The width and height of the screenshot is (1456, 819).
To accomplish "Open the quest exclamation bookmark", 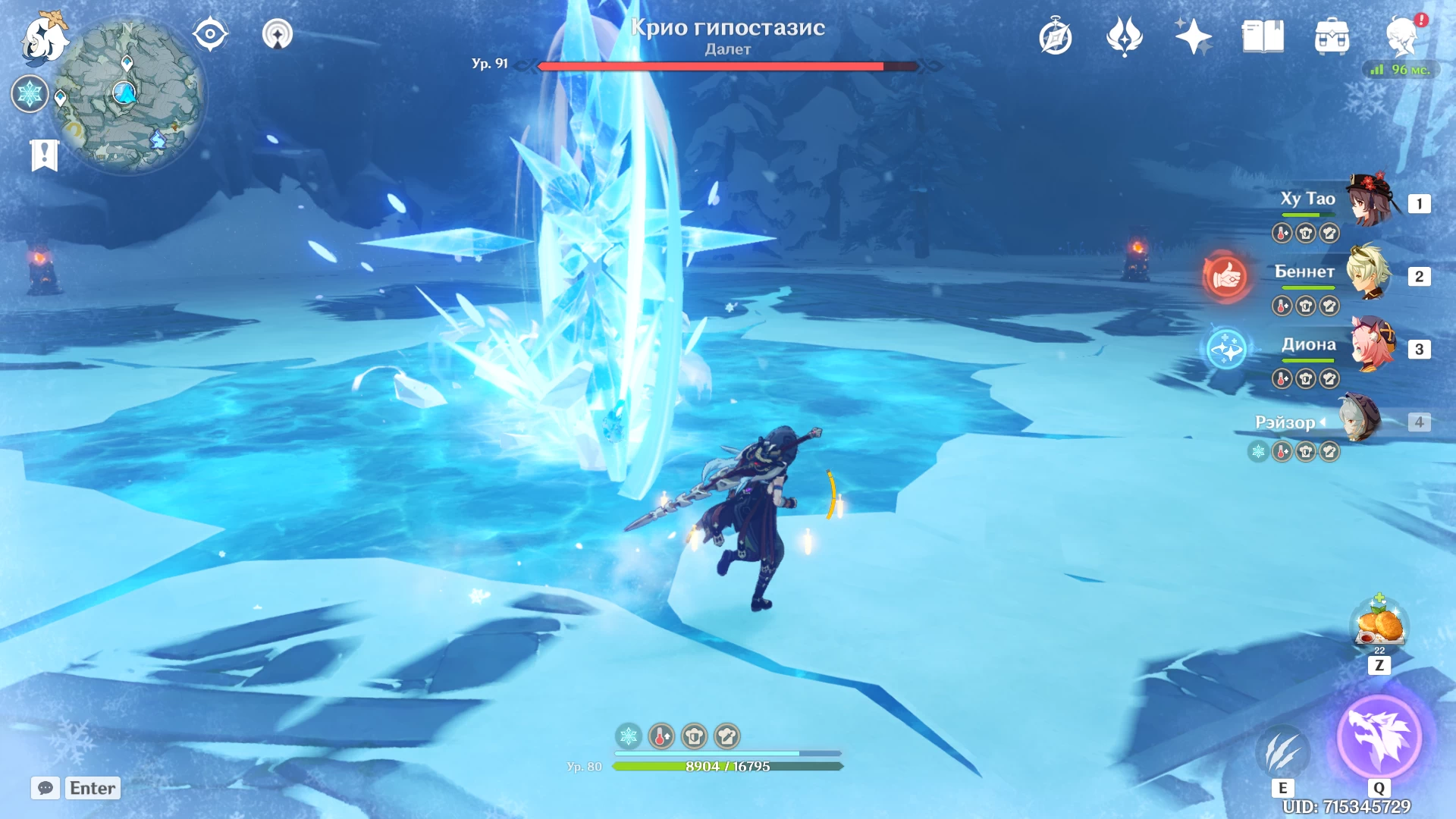I will click(45, 155).
